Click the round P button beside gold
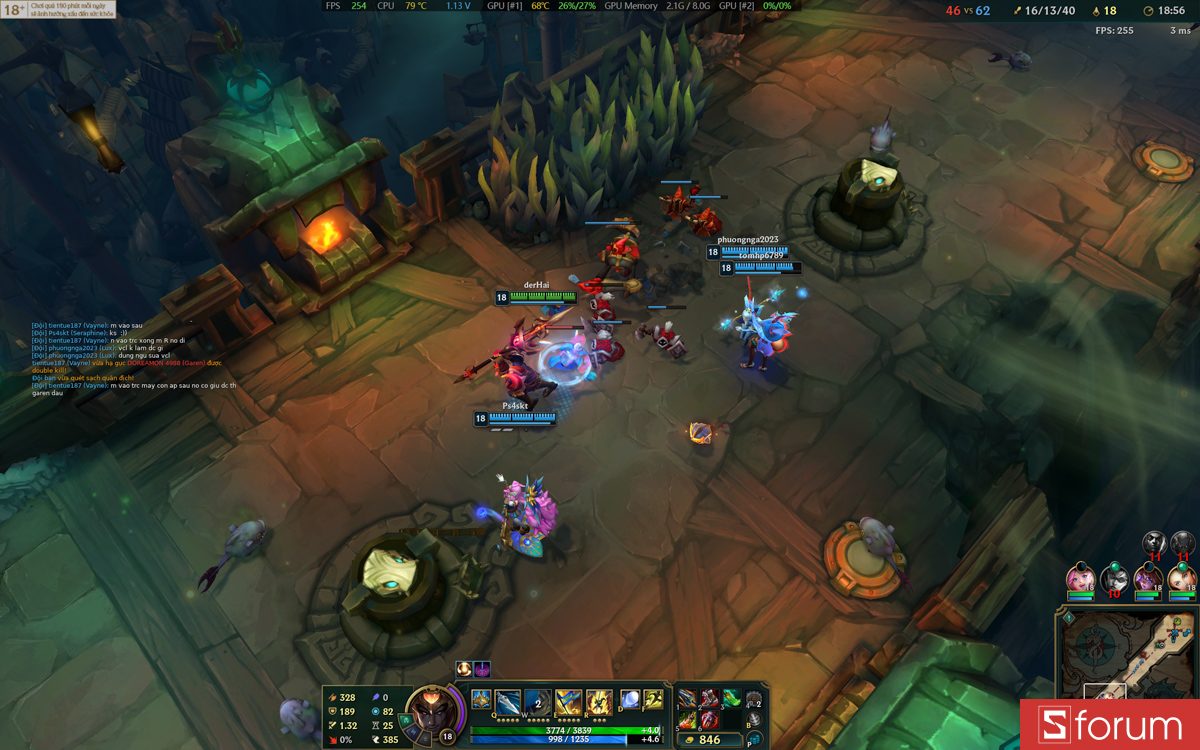The width and height of the screenshot is (1200, 750). (x=753, y=741)
